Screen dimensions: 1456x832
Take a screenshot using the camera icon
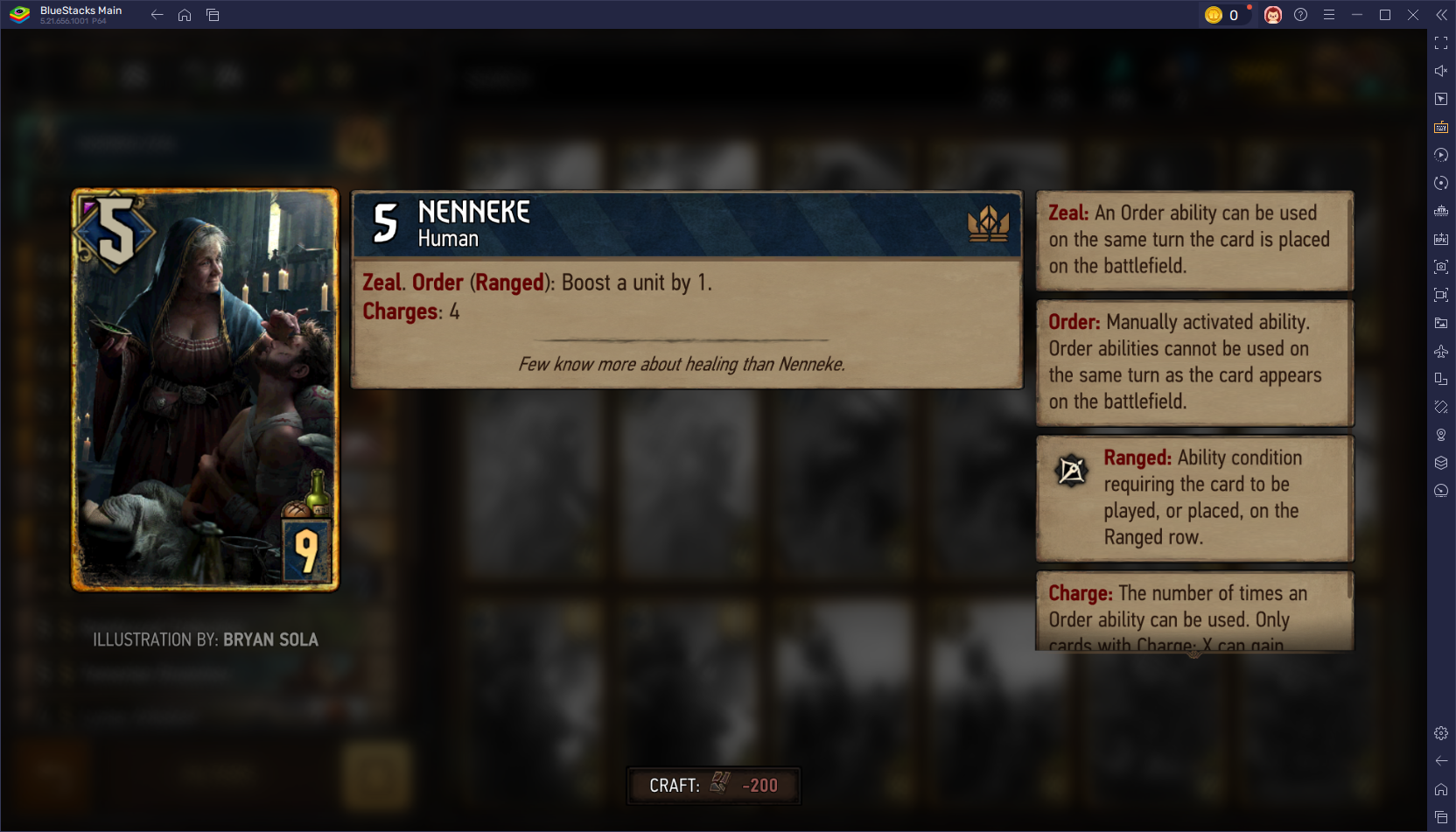click(x=1441, y=267)
